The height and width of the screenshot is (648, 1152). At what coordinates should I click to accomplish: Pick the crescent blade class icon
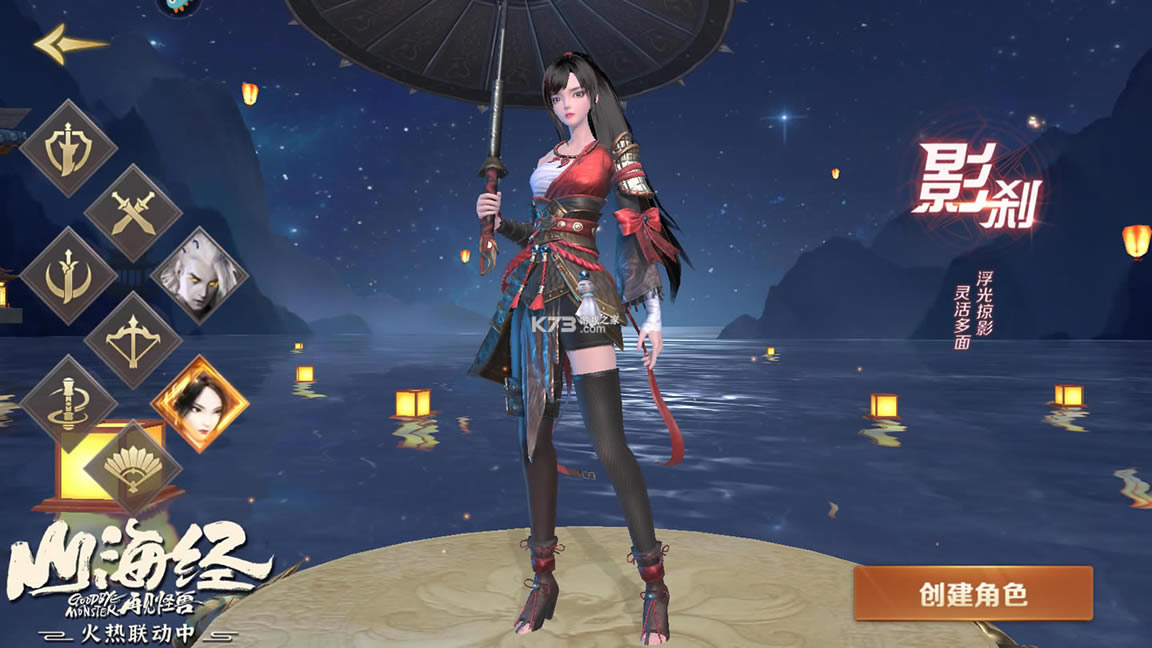69,276
